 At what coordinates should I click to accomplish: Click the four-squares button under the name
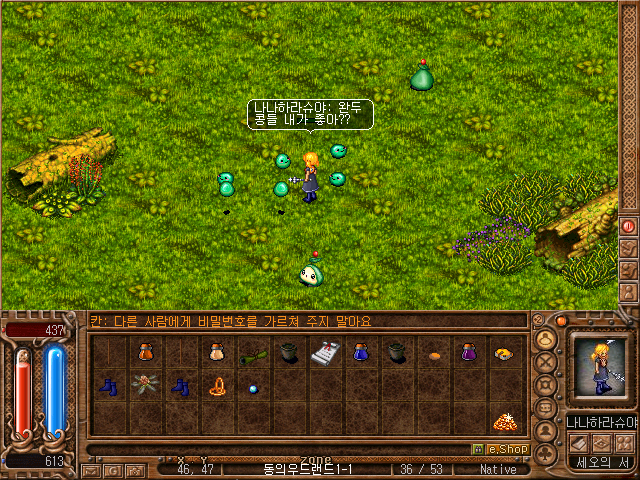[x=624, y=443]
